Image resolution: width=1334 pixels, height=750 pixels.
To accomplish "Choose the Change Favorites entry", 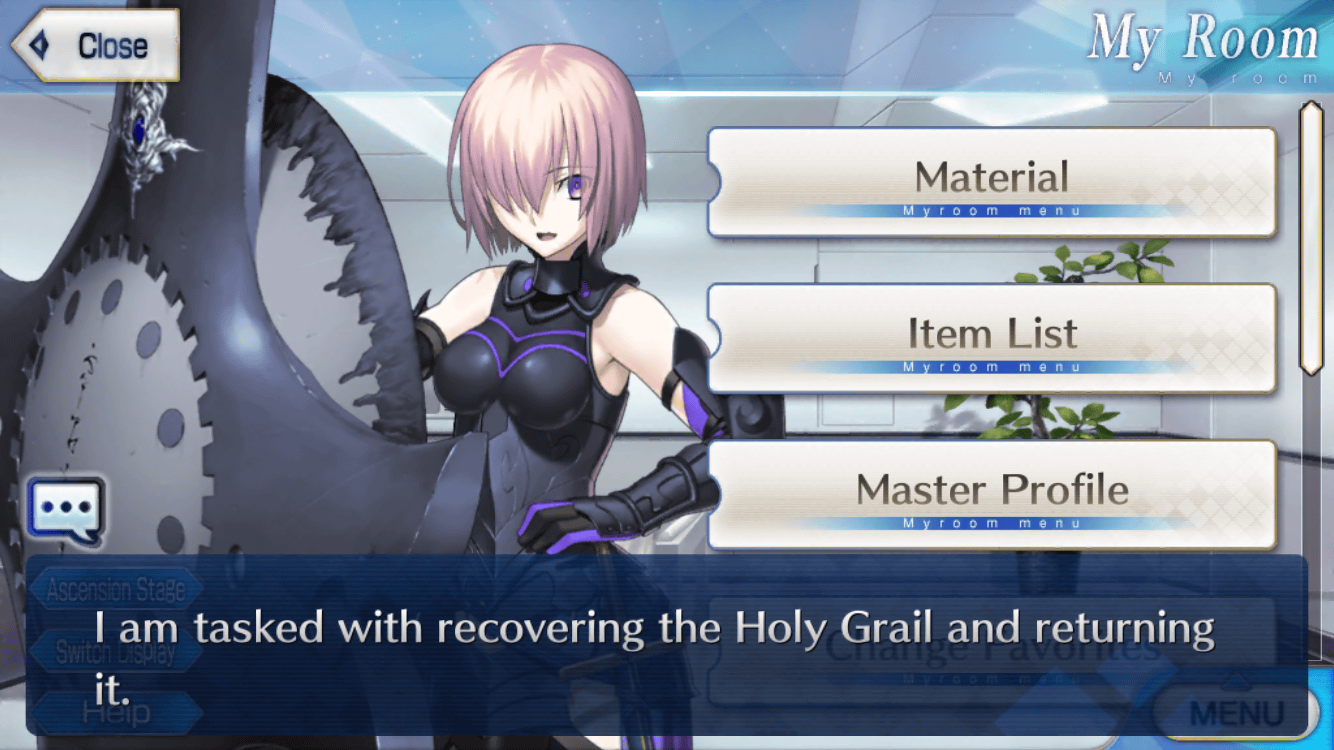I will point(991,650).
